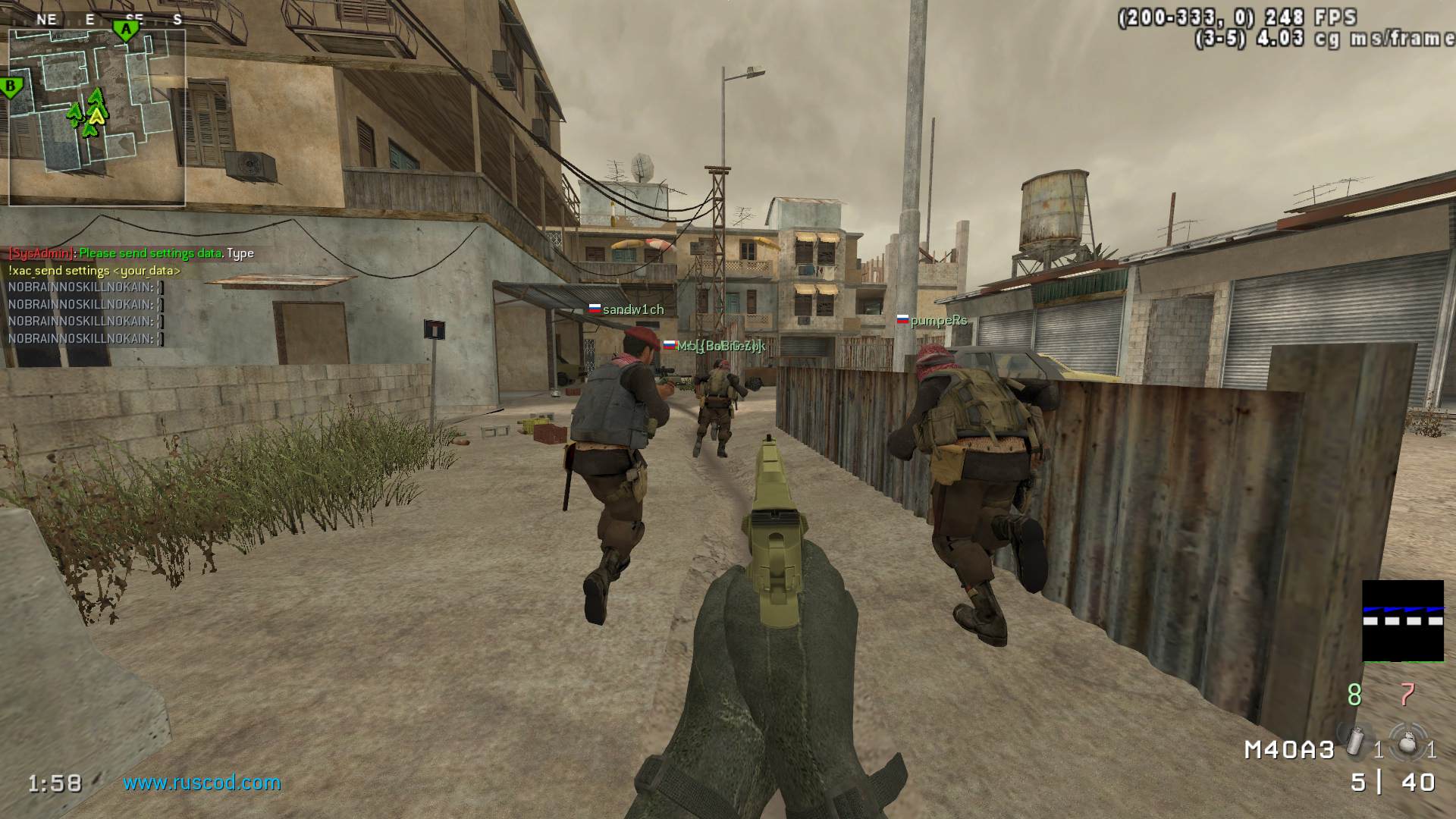Click the black lagometer graph panel

[x=1403, y=621]
